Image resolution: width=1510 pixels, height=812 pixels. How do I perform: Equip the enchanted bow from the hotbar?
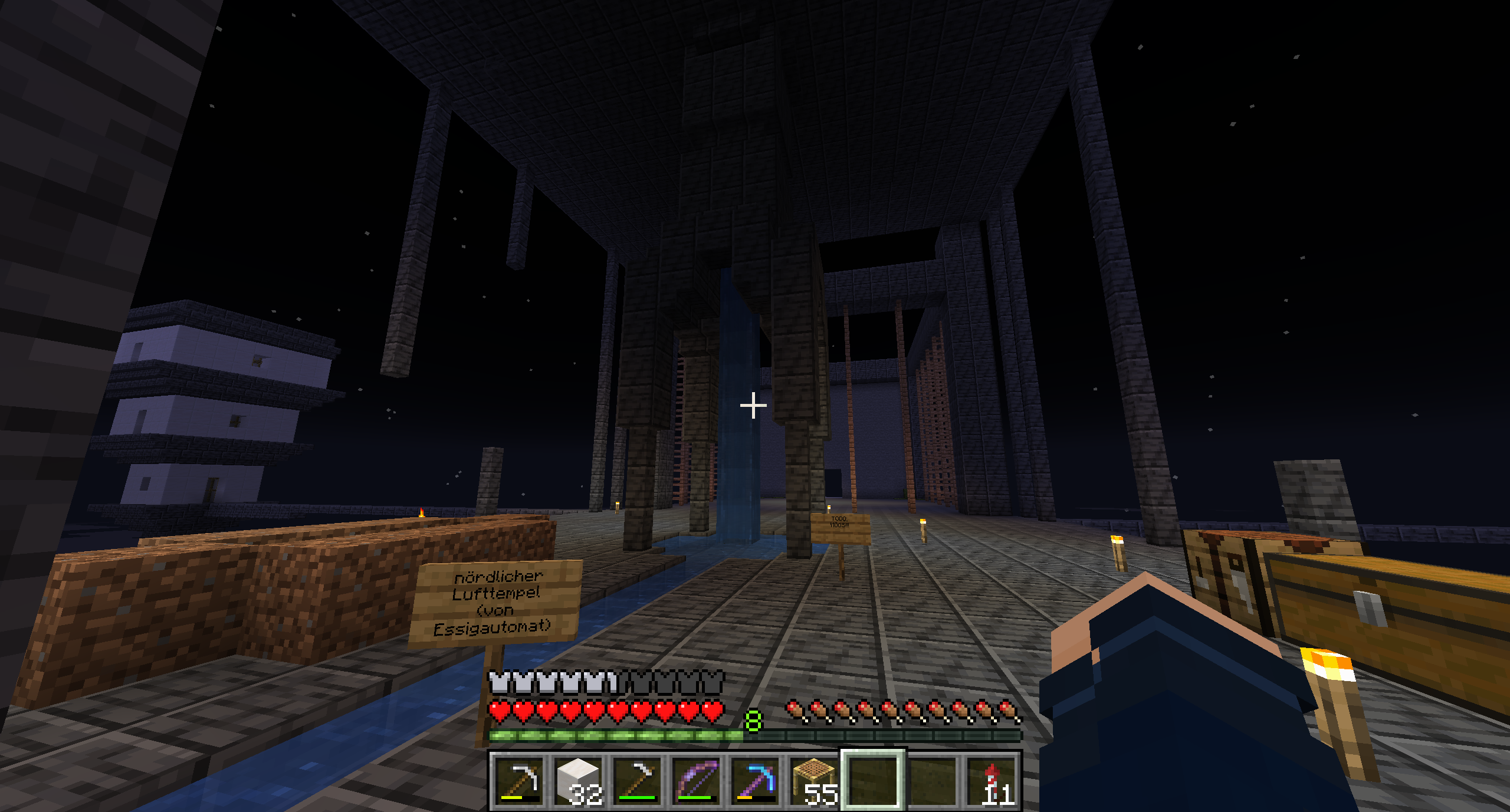[x=697, y=781]
